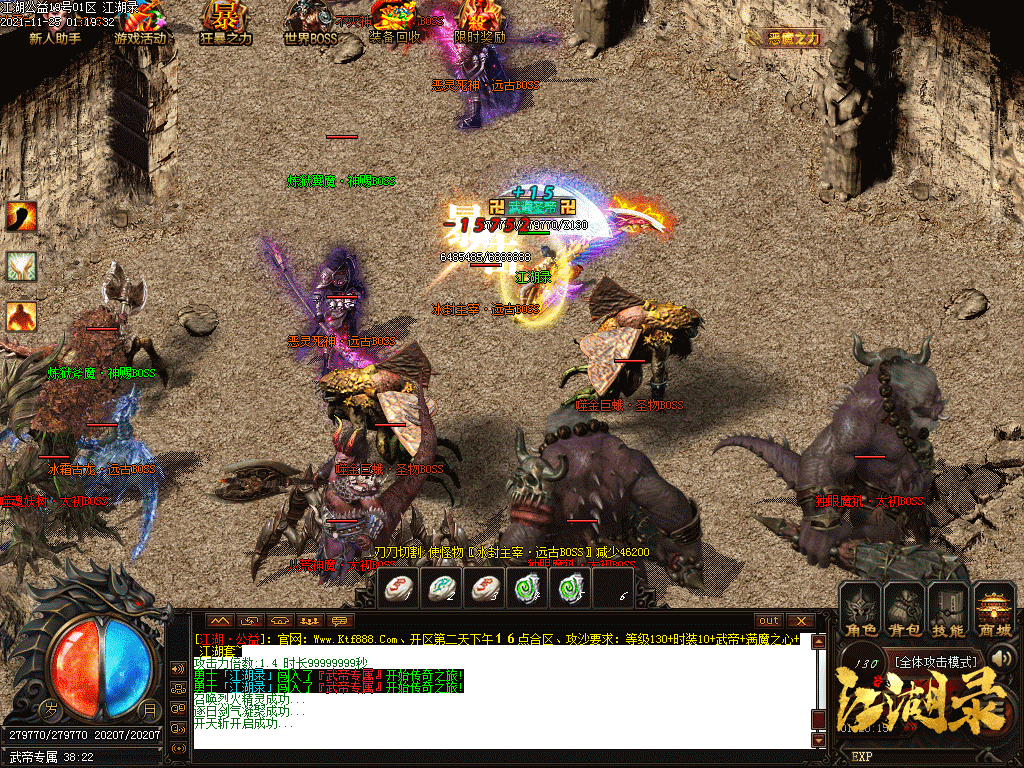Screen dimensions: 1024x768
Task: Claim the 限时奖励 timed reward
Action: (480, 24)
